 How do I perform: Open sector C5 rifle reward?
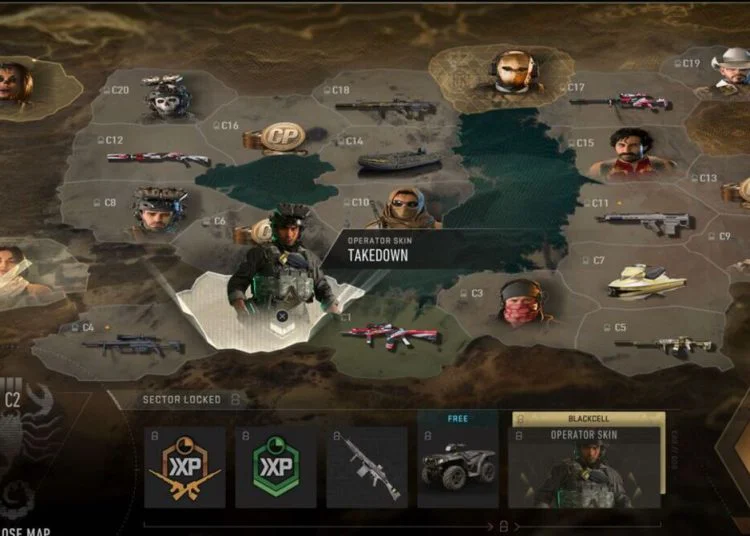(x=662, y=344)
